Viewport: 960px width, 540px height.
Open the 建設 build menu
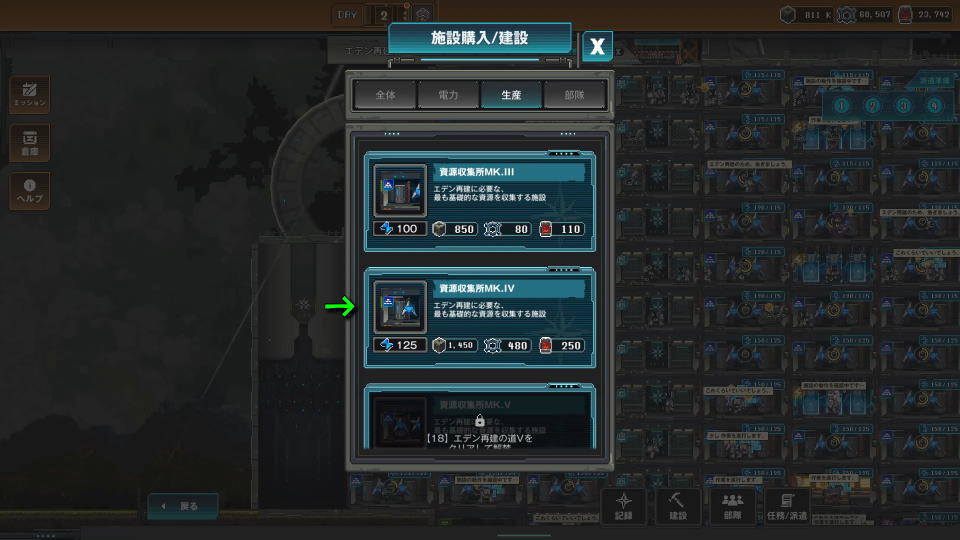coord(678,505)
